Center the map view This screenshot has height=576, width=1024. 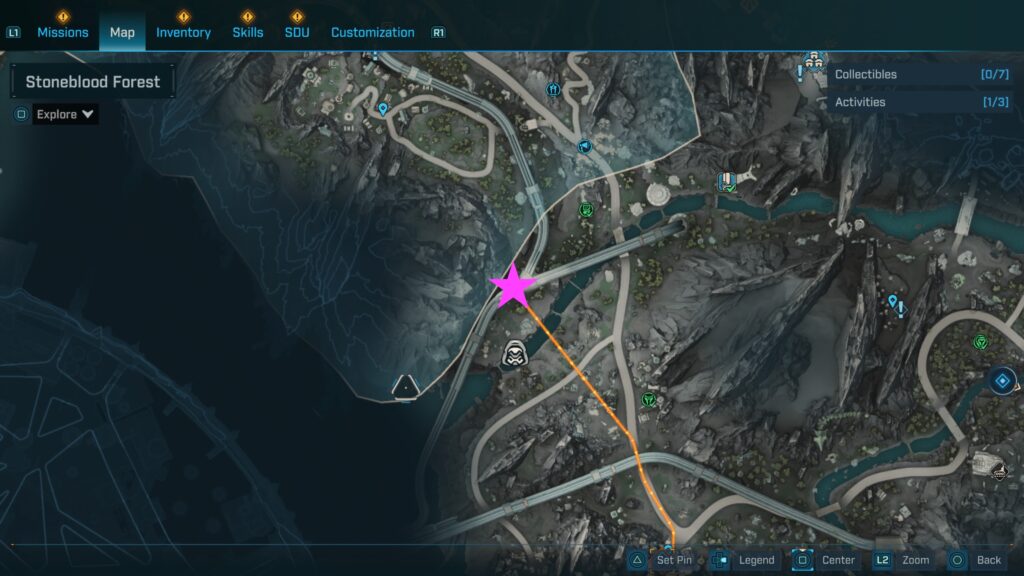pos(826,560)
